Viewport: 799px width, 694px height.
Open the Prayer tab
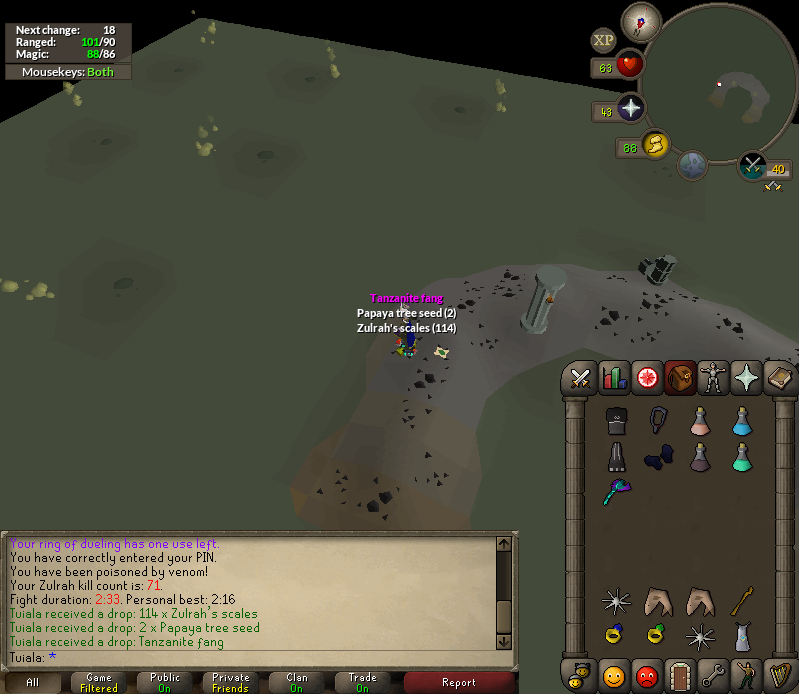click(746, 378)
